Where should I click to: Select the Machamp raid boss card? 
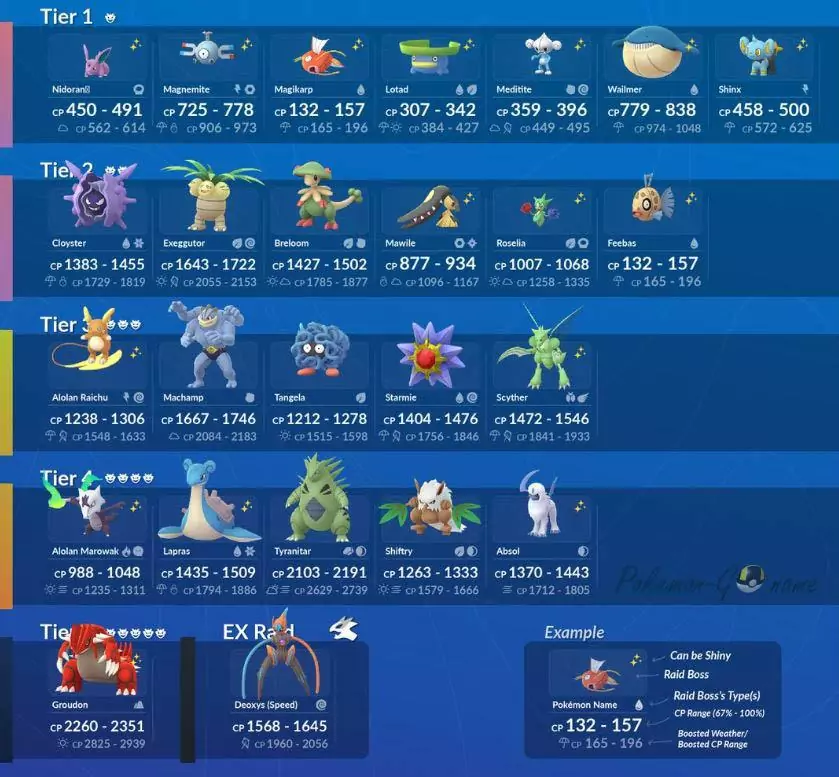(208, 396)
